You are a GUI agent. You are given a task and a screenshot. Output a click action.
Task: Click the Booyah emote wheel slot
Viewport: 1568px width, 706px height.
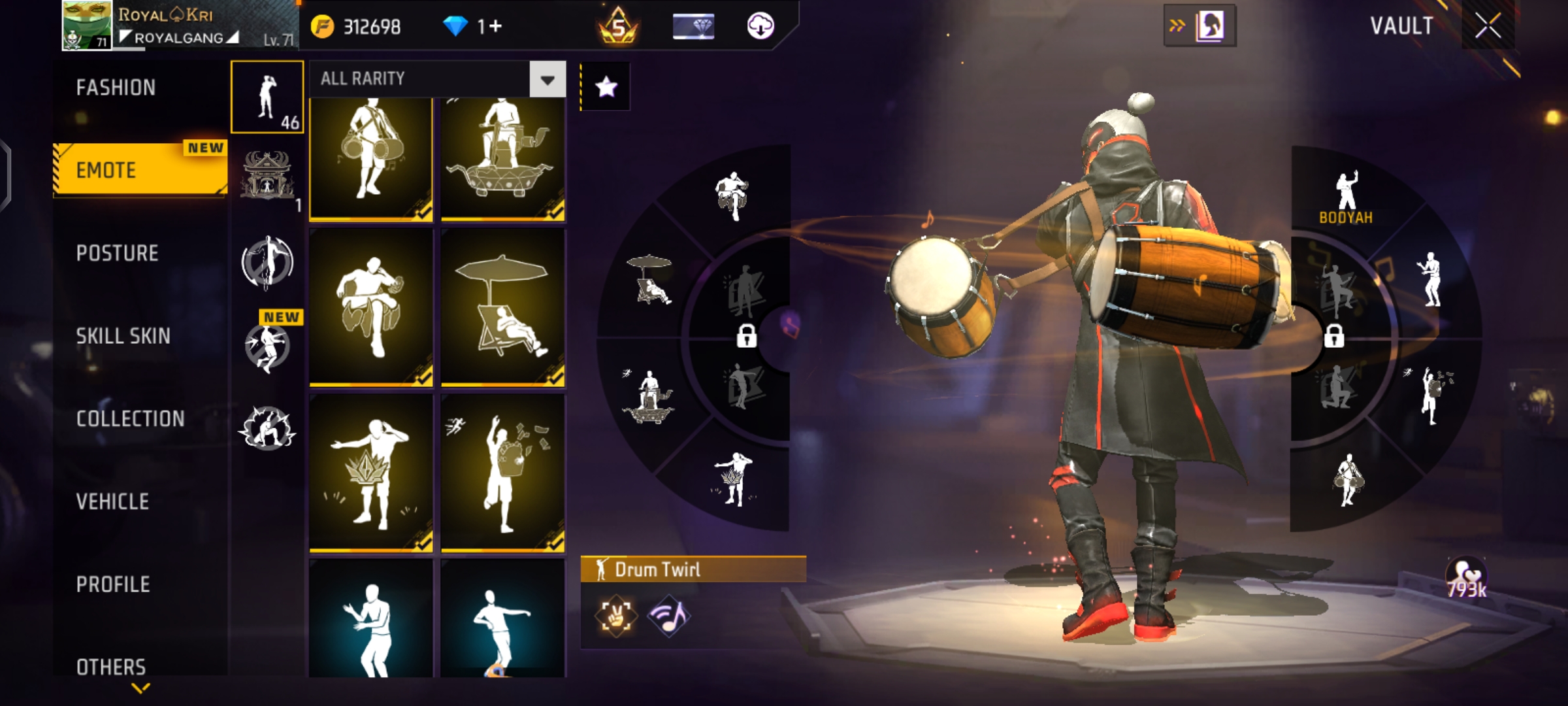[1345, 196]
